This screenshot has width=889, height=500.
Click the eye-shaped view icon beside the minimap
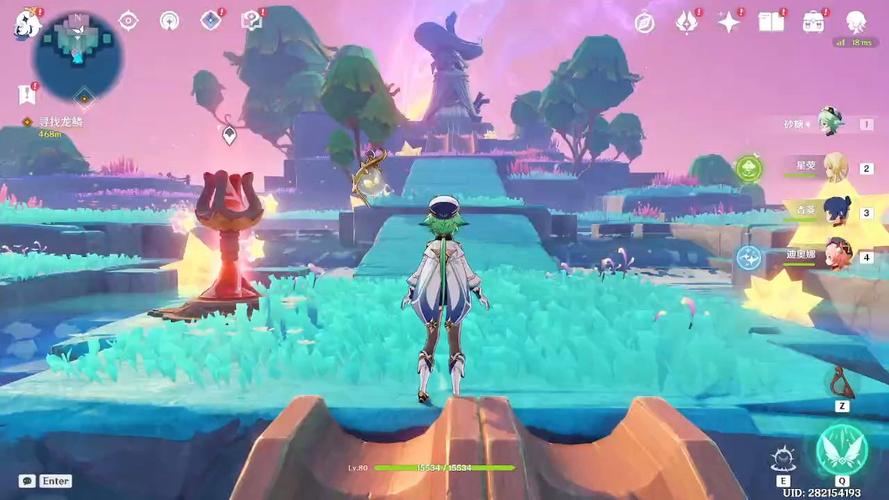(x=129, y=20)
